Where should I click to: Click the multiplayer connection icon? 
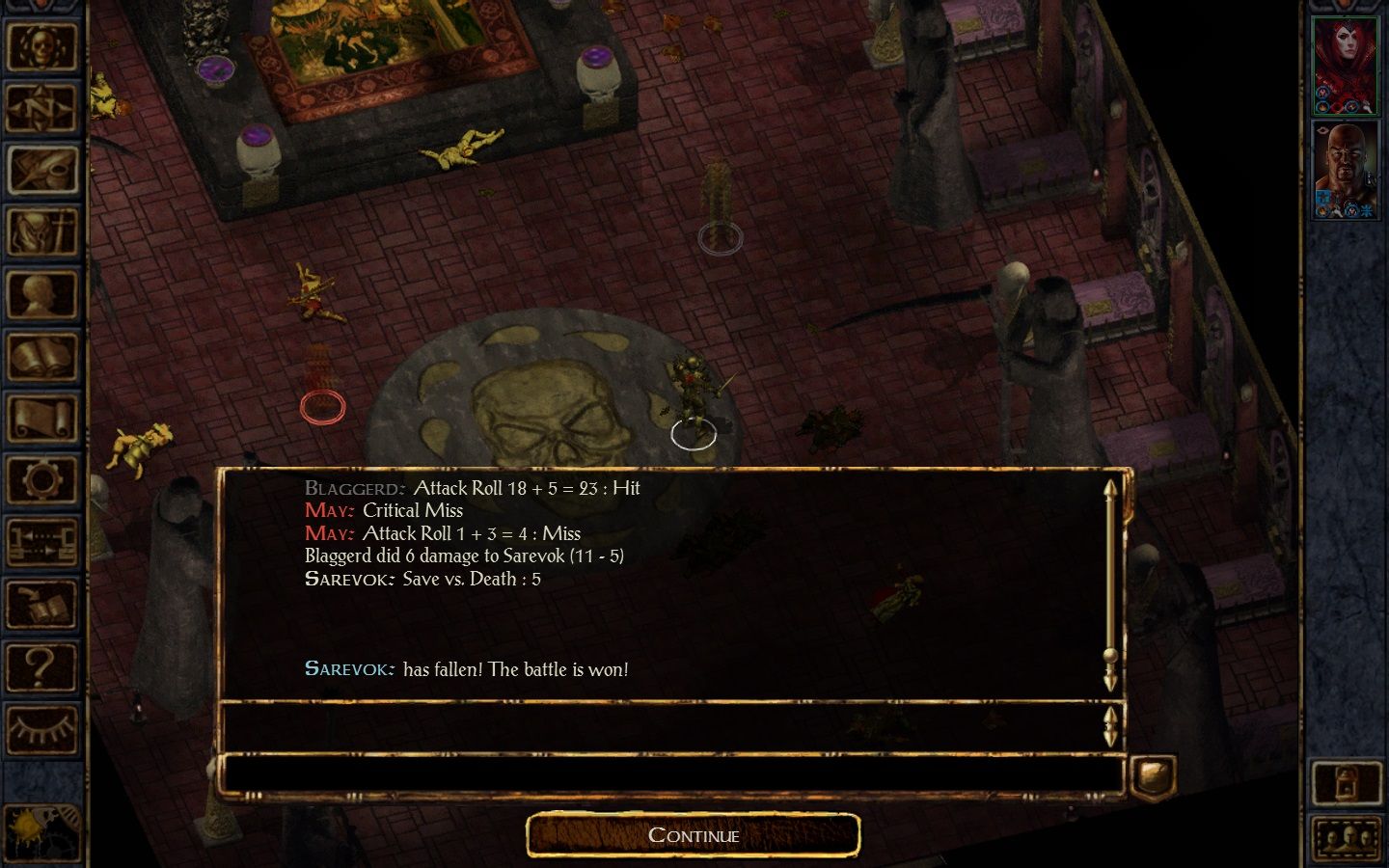(x=42, y=543)
